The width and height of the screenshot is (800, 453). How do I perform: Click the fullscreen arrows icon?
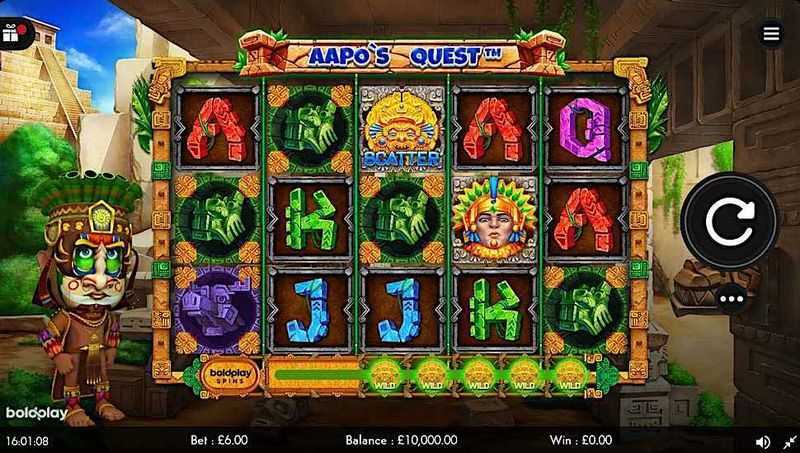(x=789, y=440)
